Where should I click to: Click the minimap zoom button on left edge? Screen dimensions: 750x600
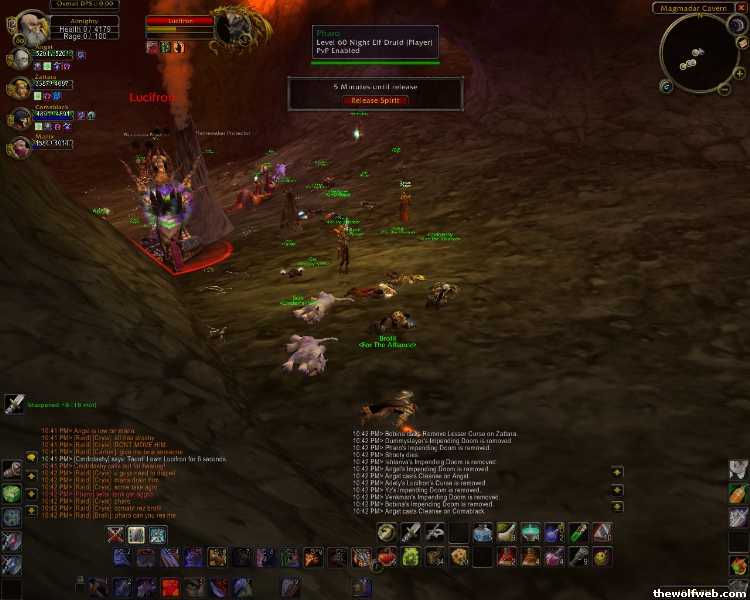[665, 86]
